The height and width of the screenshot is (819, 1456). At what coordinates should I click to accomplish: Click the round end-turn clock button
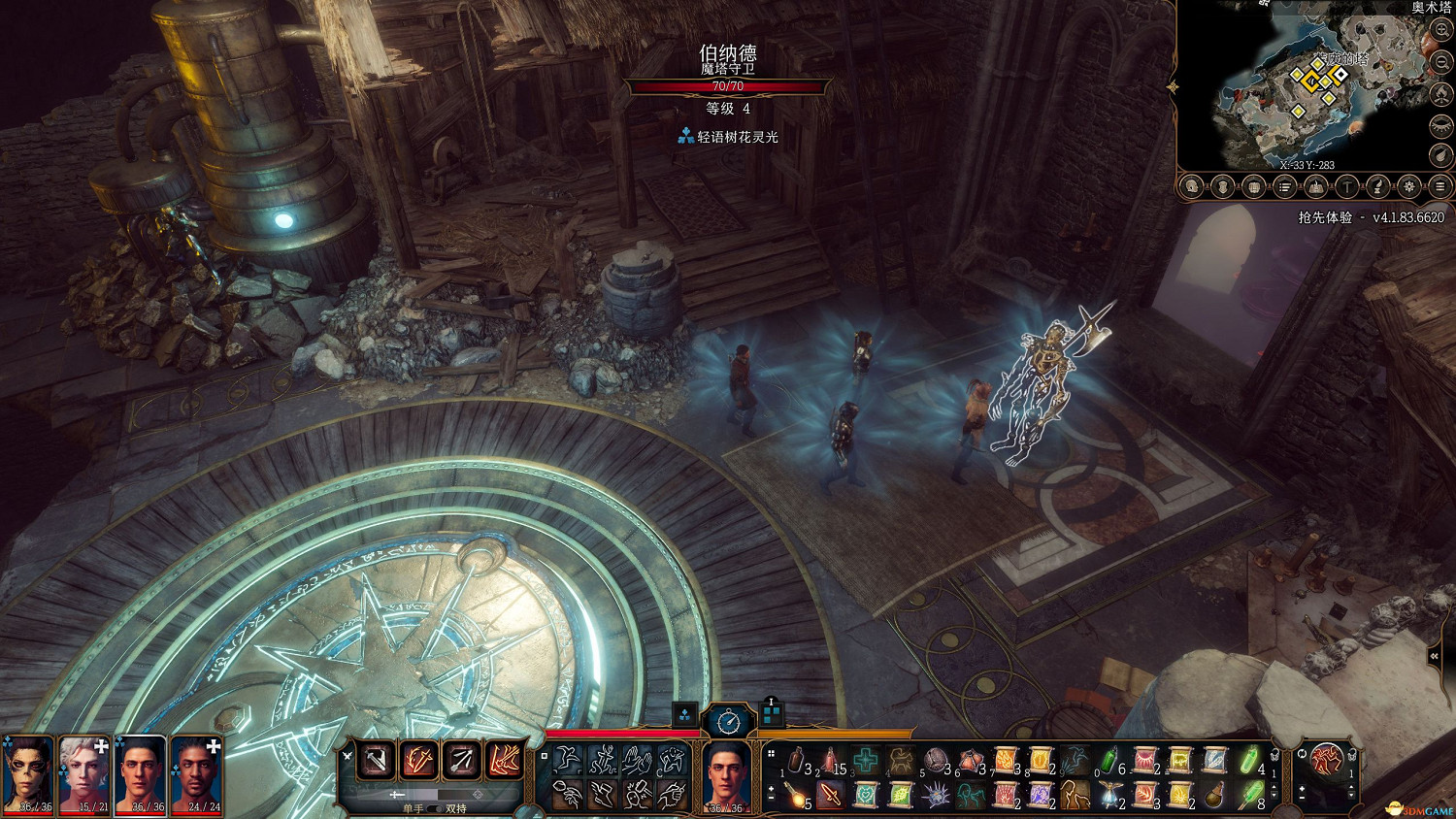point(728,721)
